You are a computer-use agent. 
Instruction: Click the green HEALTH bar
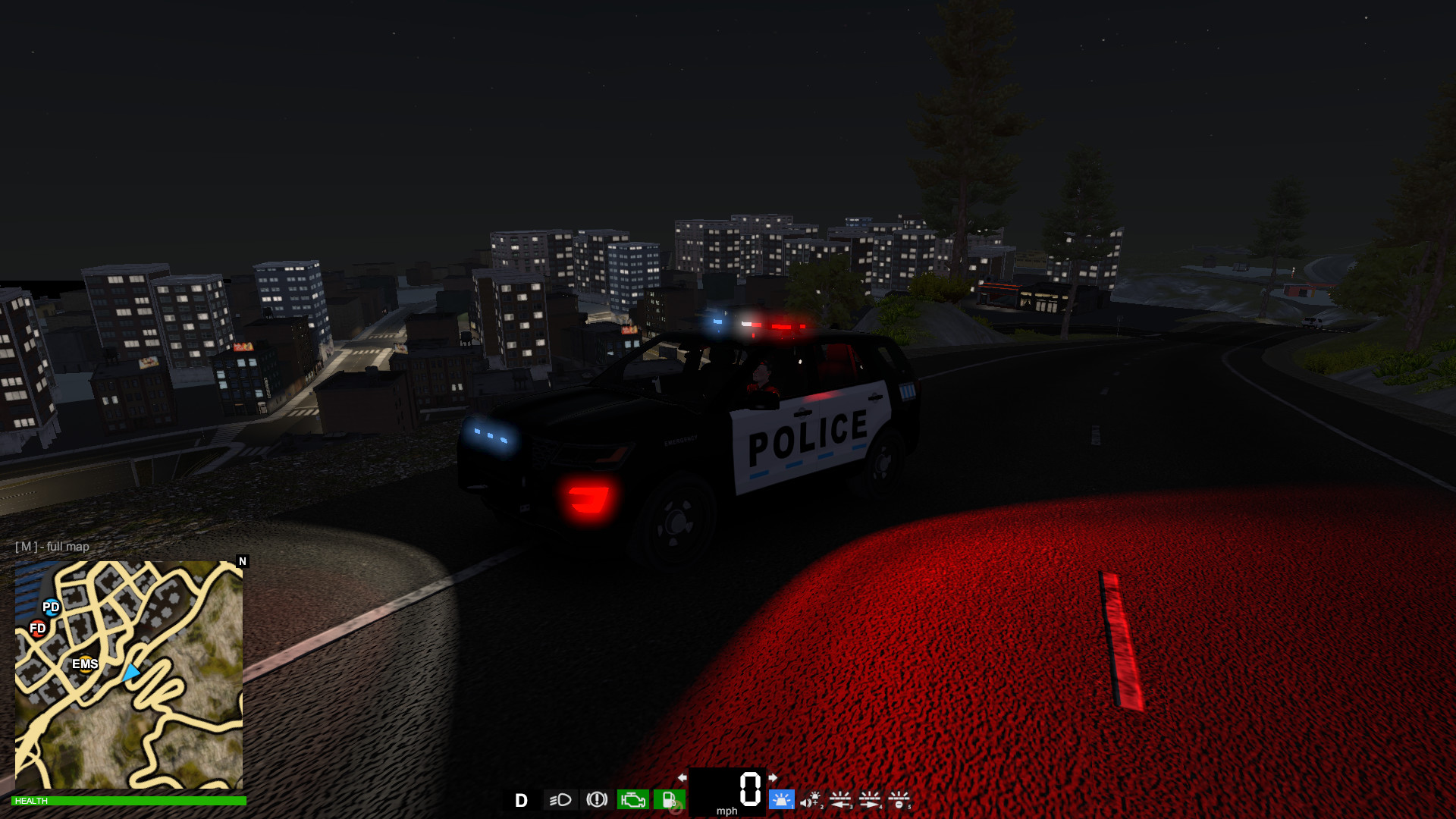coord(129,800)
